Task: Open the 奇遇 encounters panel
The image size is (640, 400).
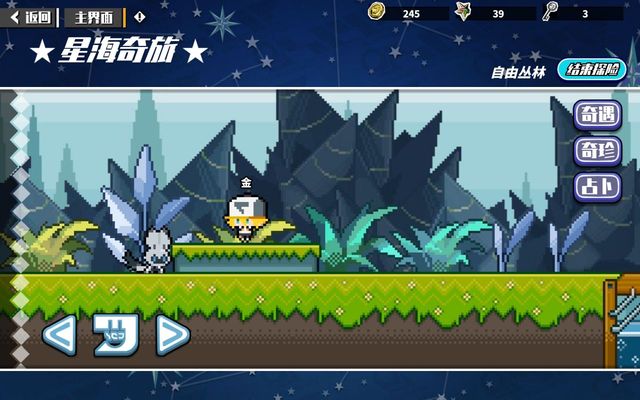Action: coord(597,116)
